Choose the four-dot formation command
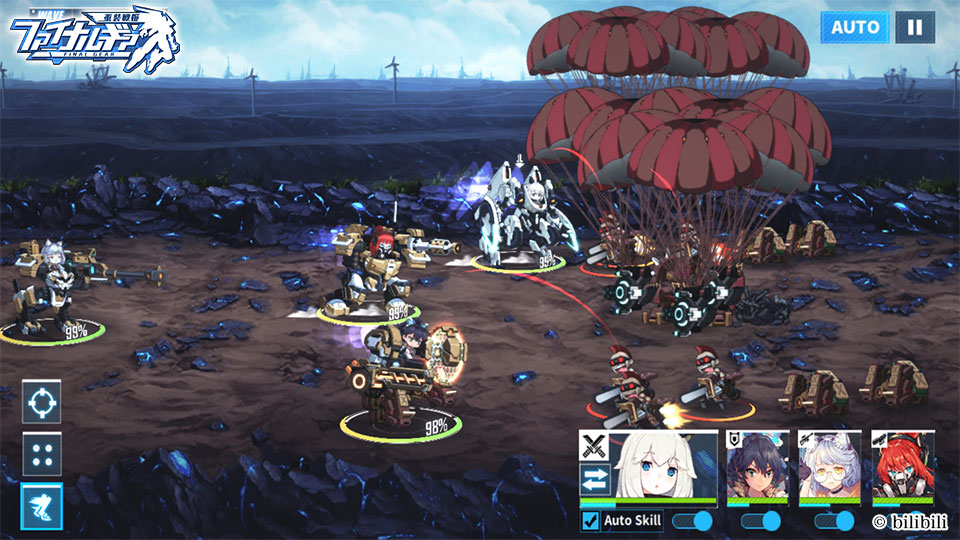The image size is (960, 540). (x=42, y=455)
